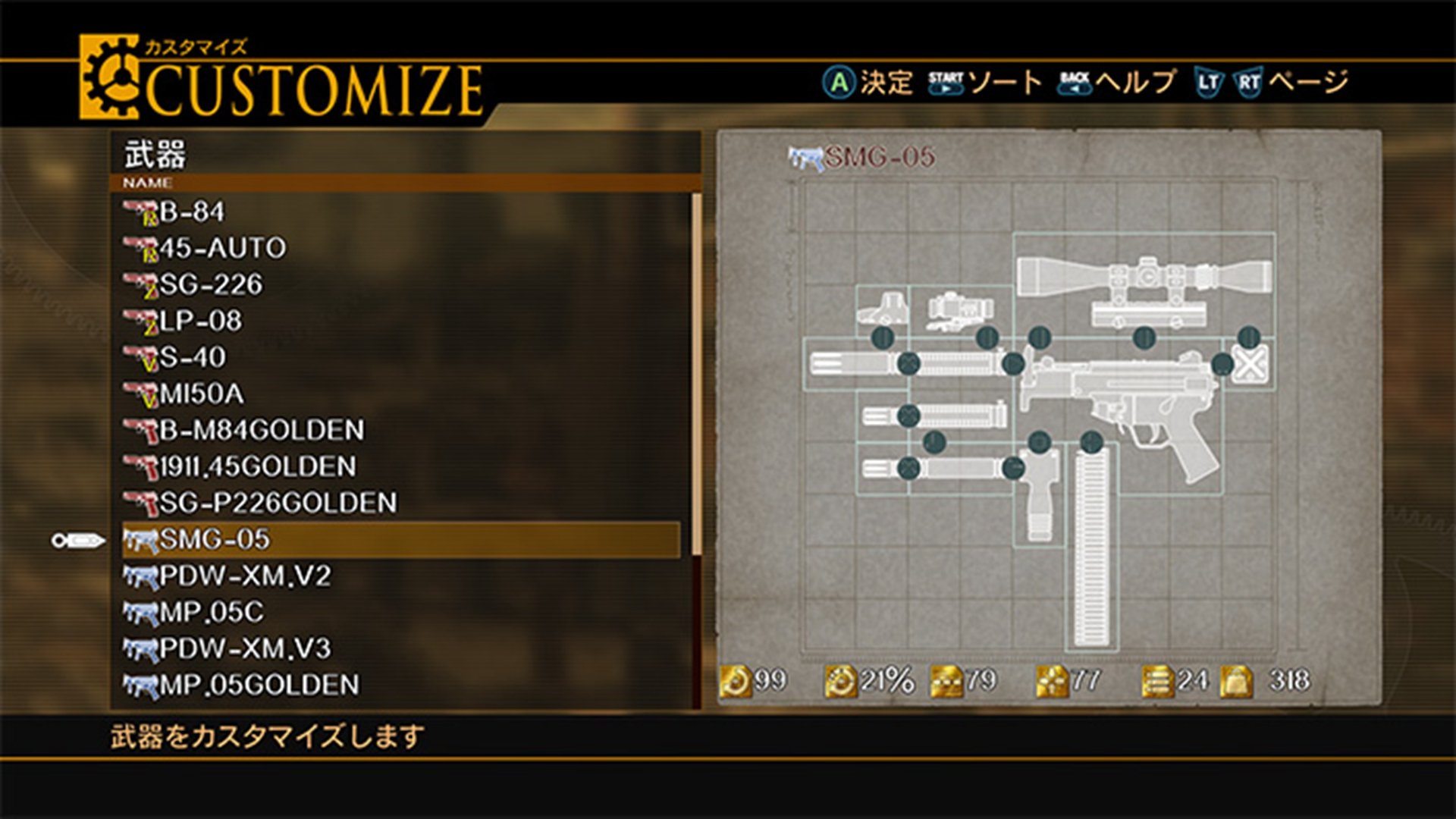Select PDW-XM.V3 from the list

pyautogui.click(x=244, y=649)
